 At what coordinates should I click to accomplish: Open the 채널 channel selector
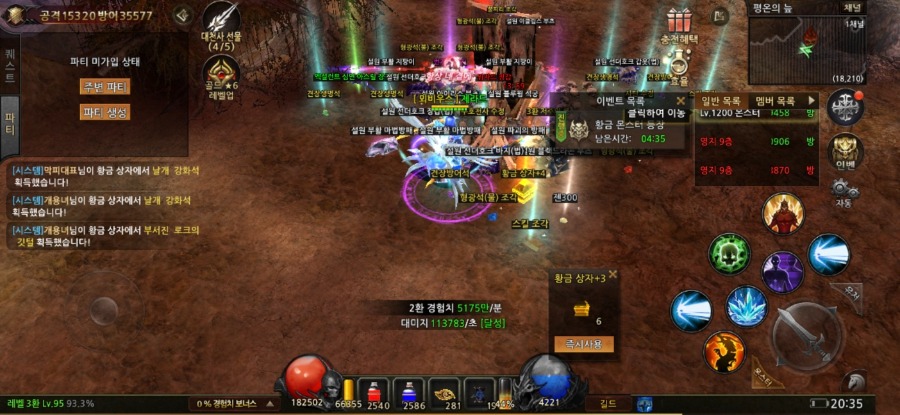point(853,6)
